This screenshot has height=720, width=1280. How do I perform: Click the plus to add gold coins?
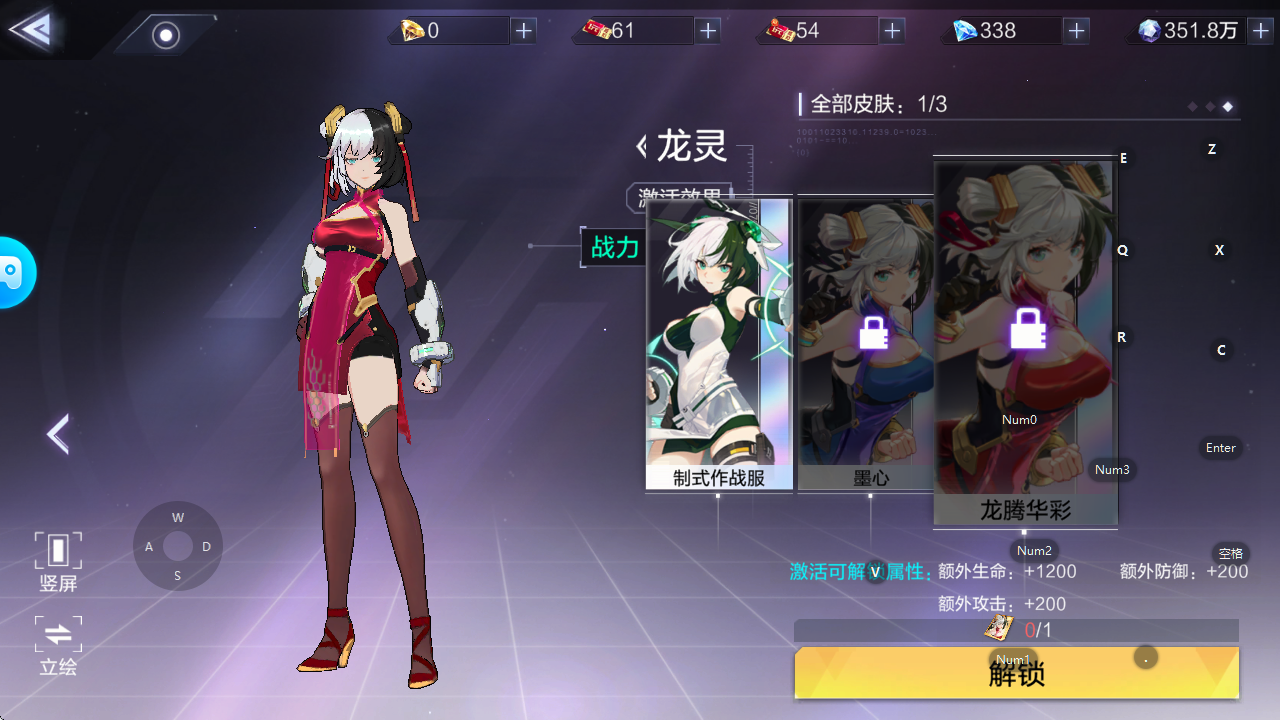click(x=523, y=31)
